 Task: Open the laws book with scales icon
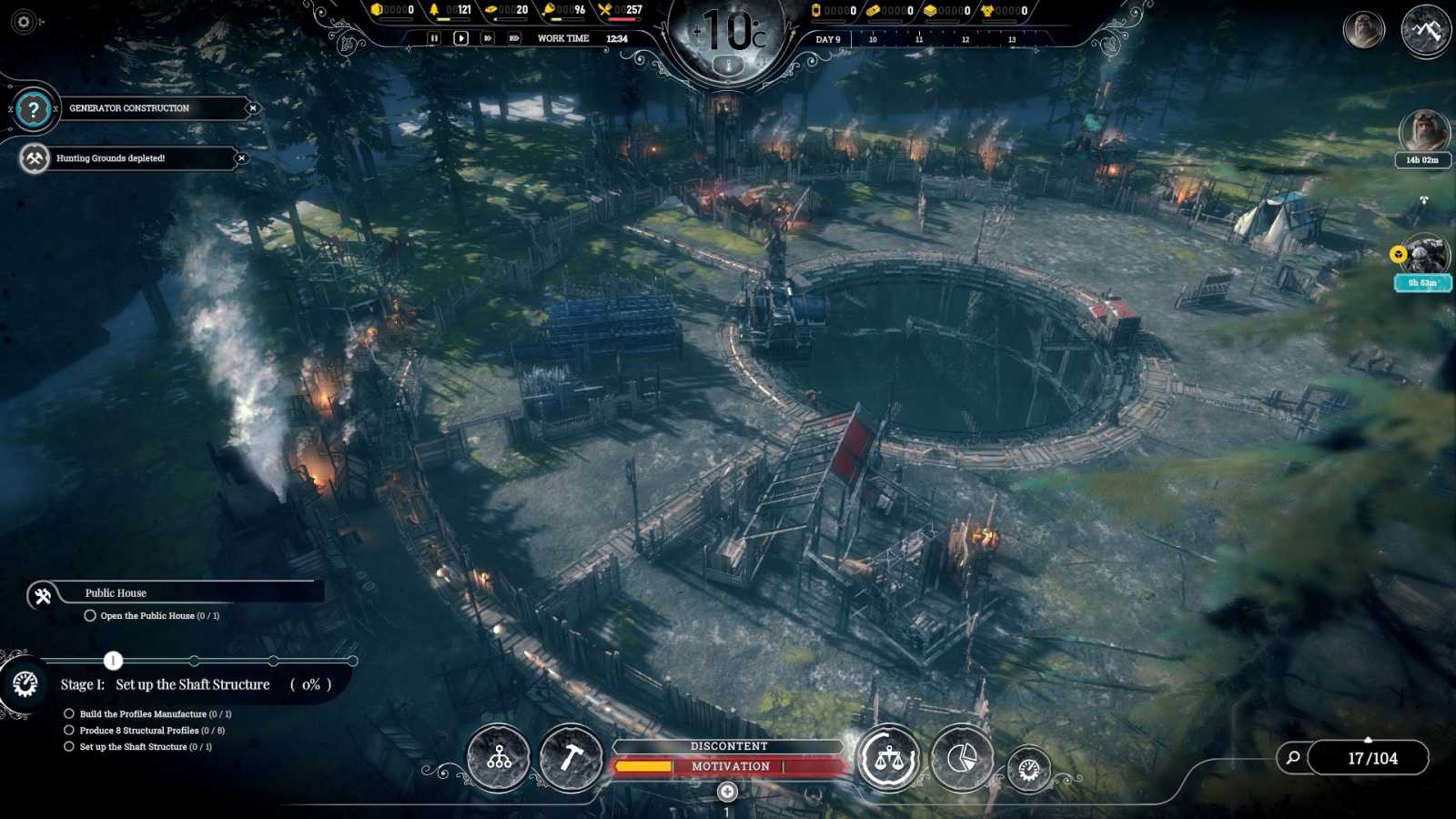click(x=890, y=757)
